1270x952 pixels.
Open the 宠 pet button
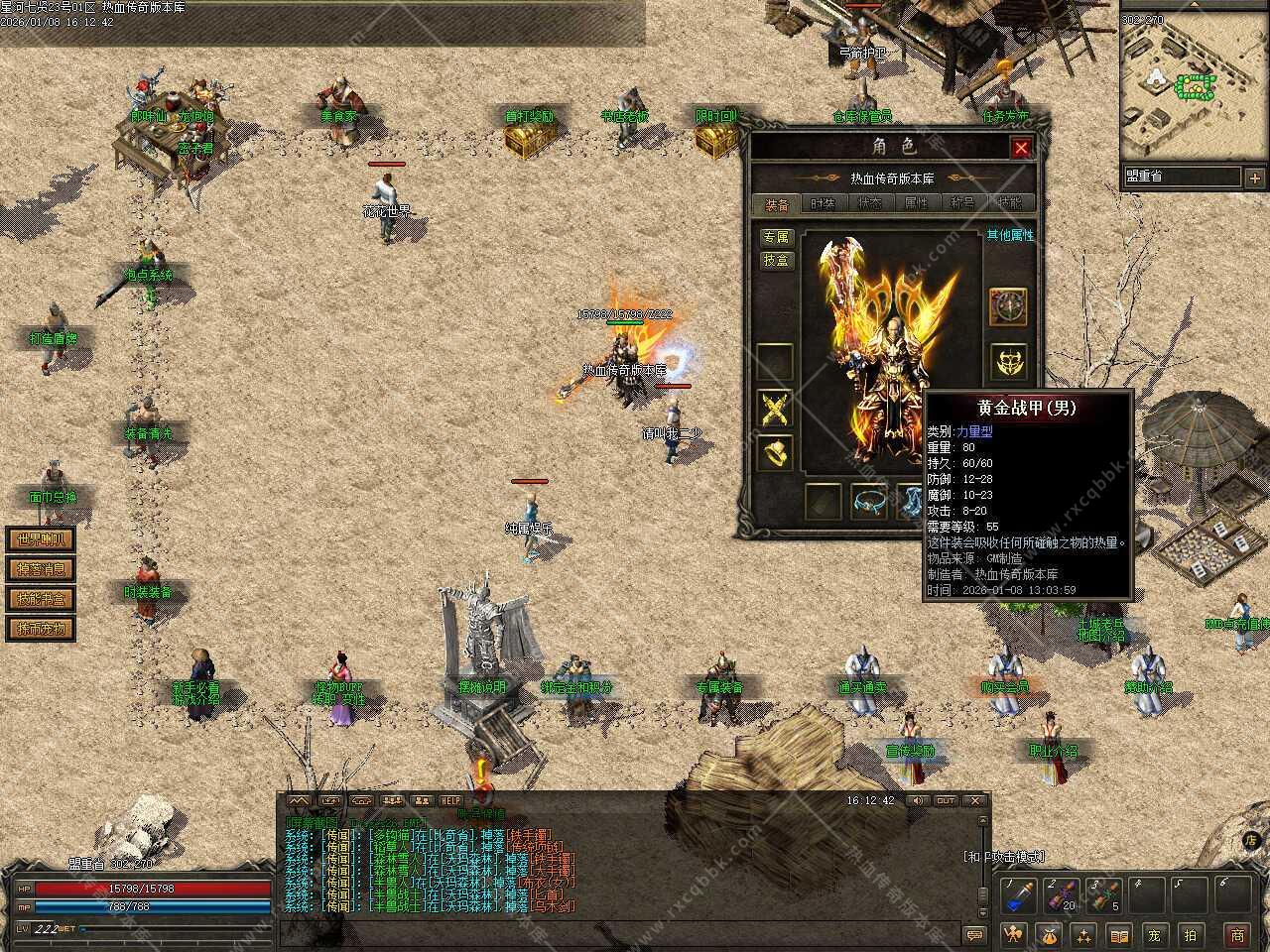(x=1154, y=934)
